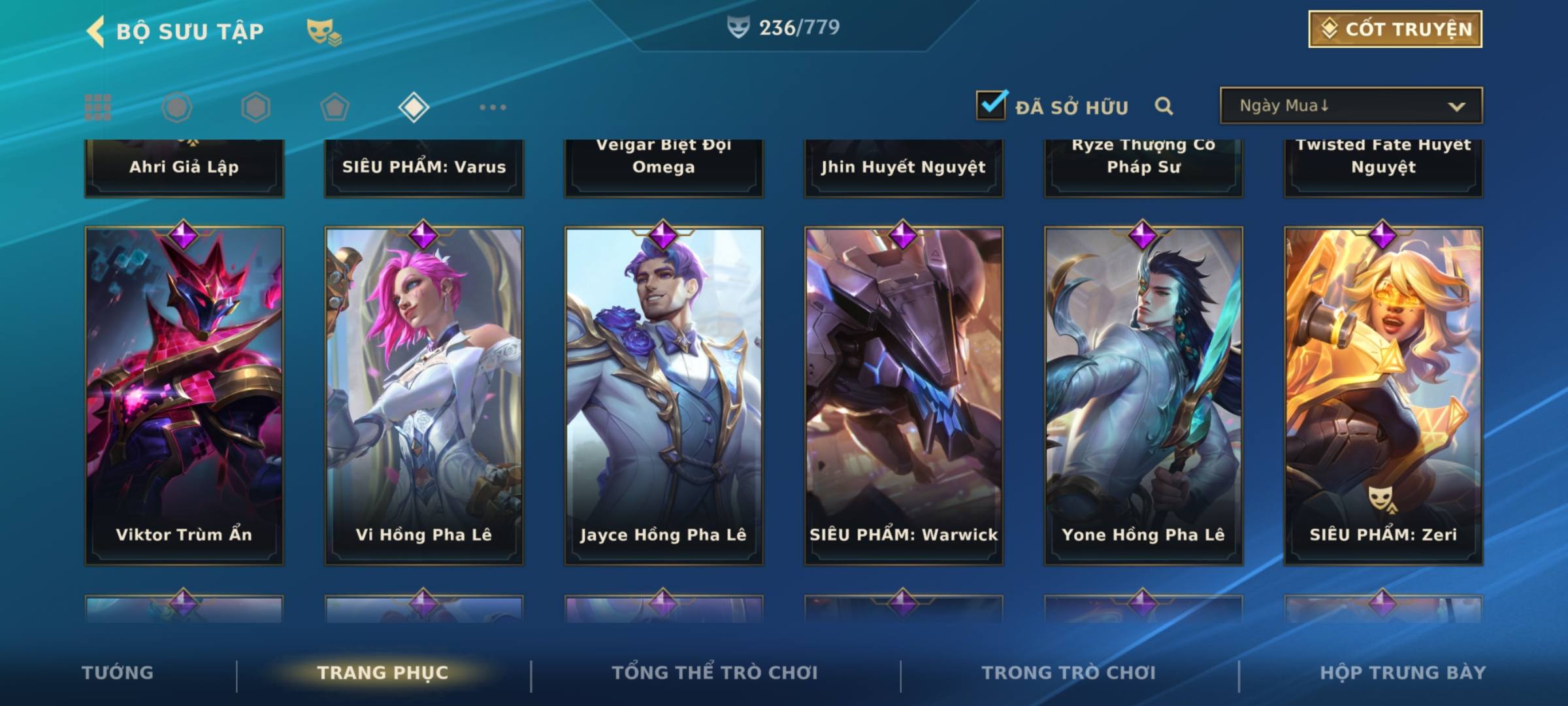
Task: Click the gold mask and coins icon
Action: click(324, 31)
